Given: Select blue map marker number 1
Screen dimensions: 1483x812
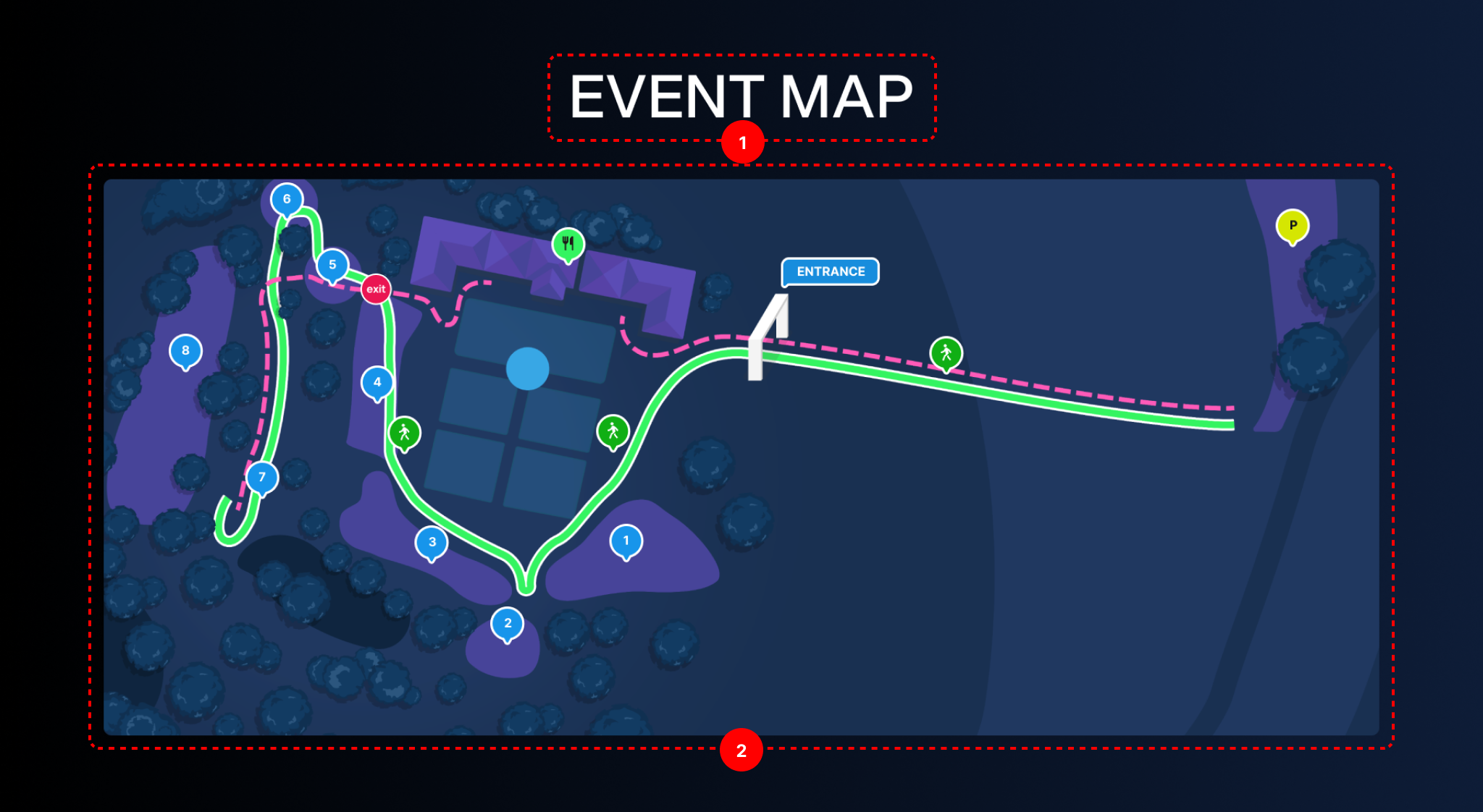Looking at the screenshot, I should point(626,541).
